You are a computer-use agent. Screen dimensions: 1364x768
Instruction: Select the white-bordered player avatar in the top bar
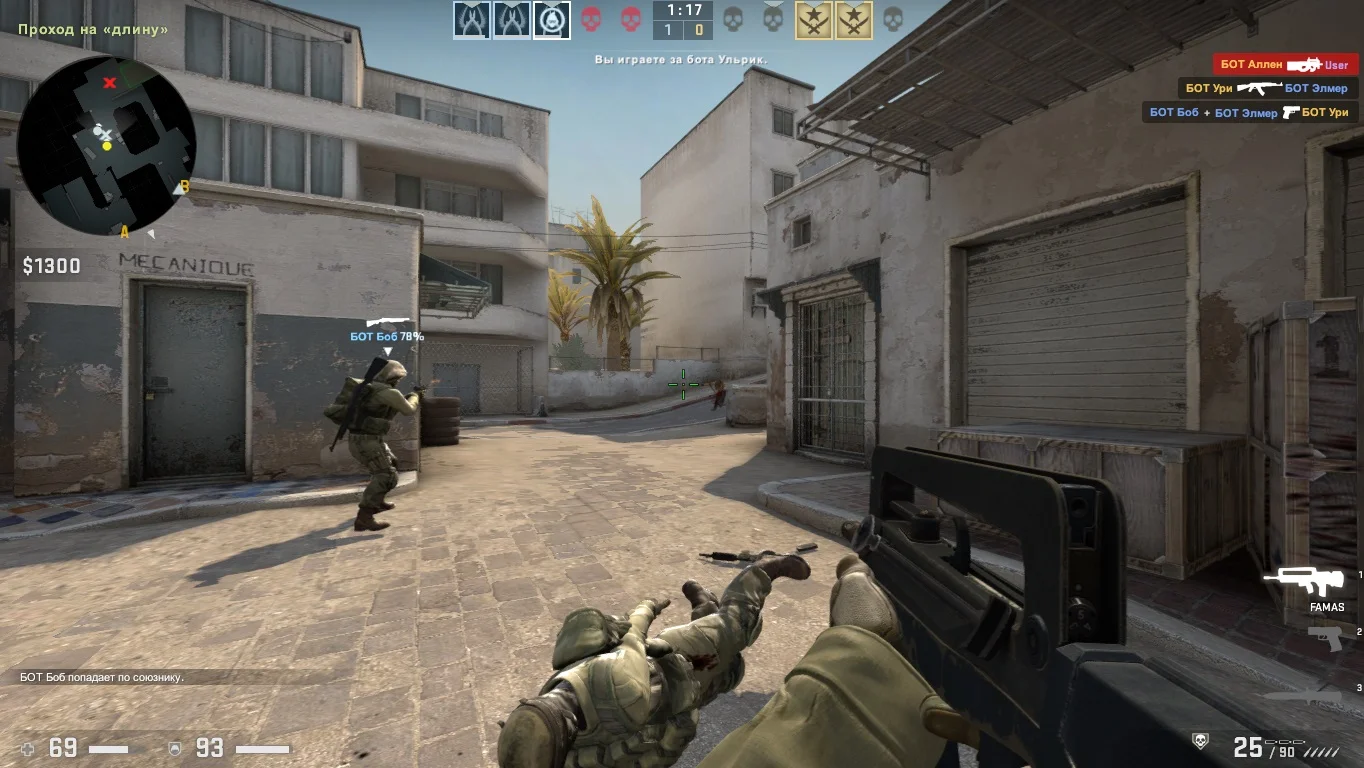click(551, 20)
